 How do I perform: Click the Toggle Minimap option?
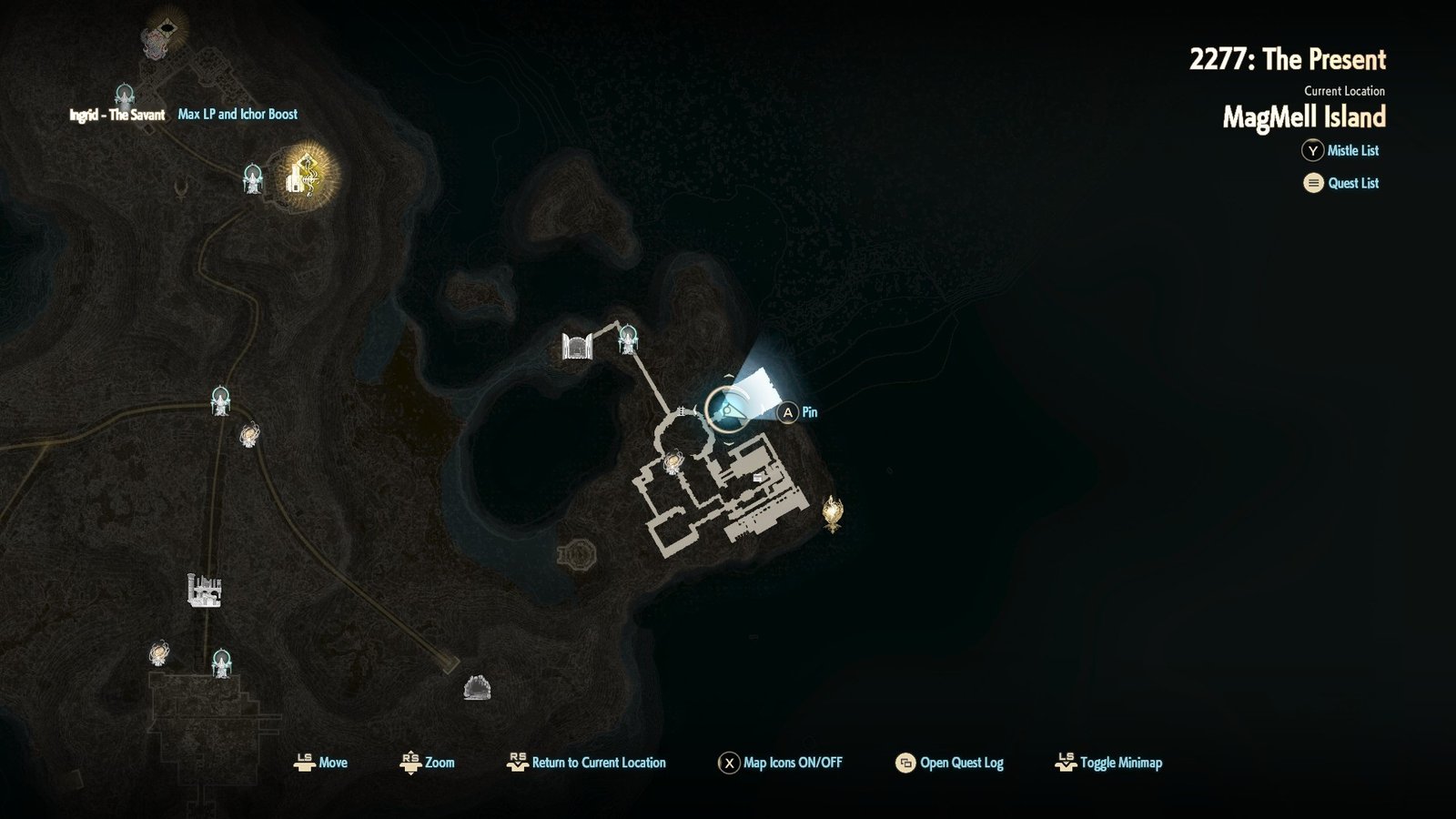(x=1120, y=763)
